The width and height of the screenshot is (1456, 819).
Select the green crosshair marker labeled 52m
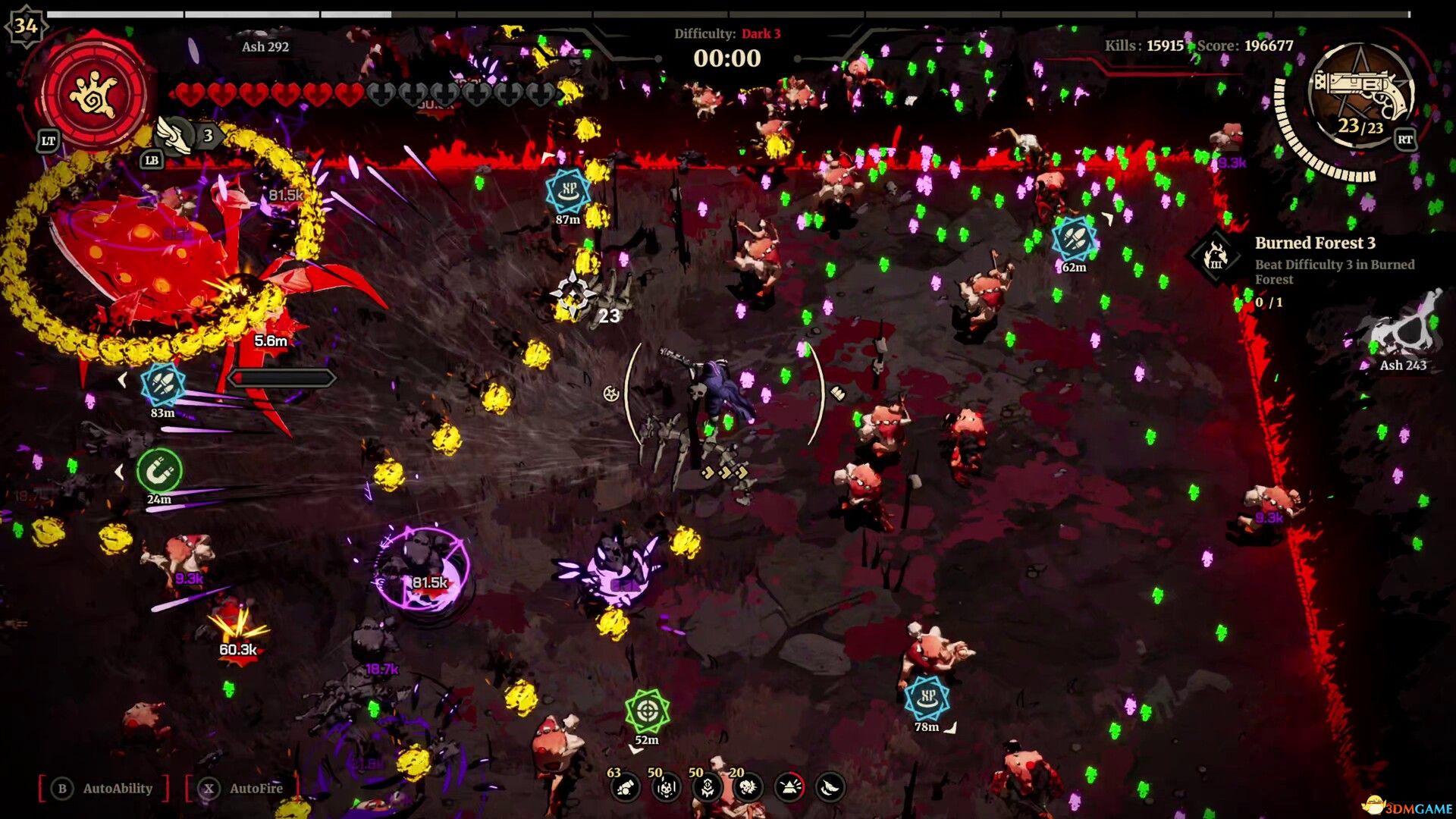pos(647,711)
